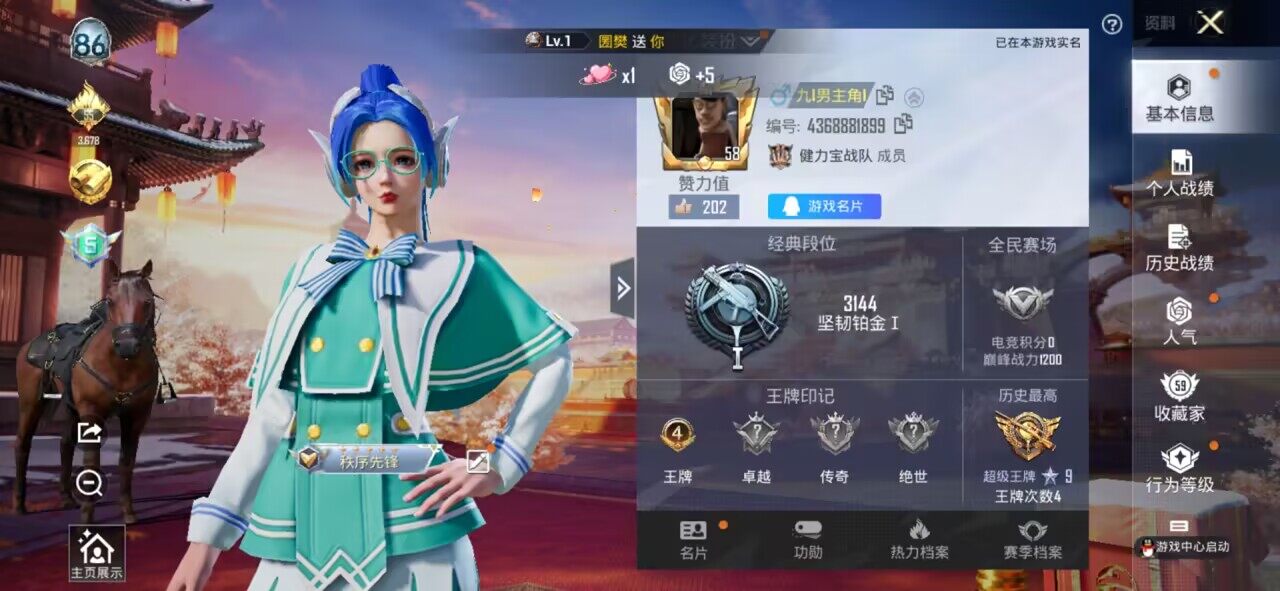Open the 主页展示 home display button
Screen dimensions: 1280x591
[97, 553]
